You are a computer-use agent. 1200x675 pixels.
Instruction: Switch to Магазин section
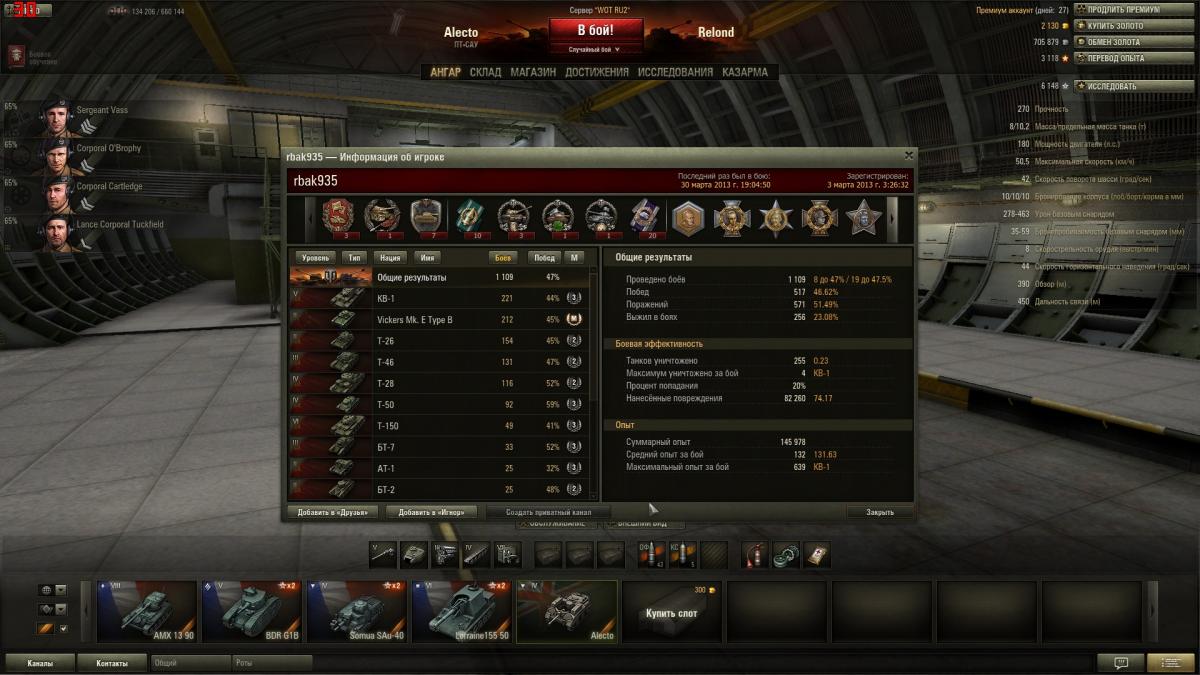click(533, 72)
